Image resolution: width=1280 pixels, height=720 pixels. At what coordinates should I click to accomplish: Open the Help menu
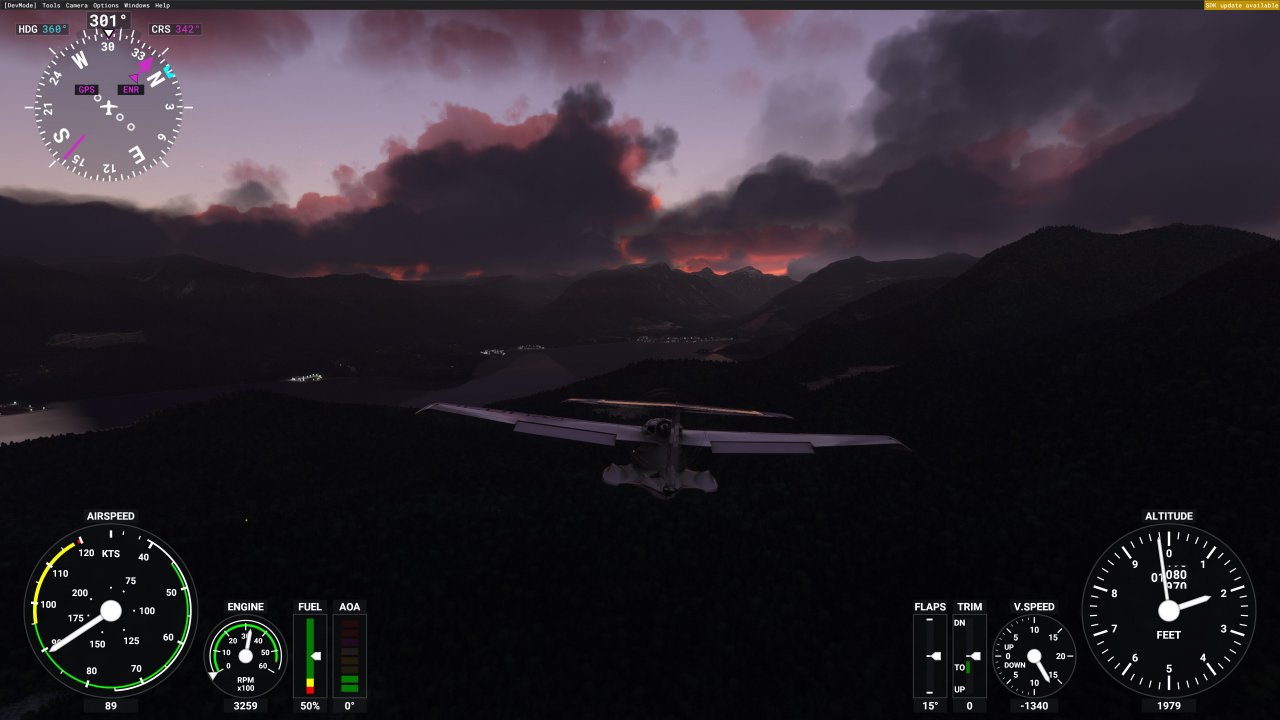[164, 4]
